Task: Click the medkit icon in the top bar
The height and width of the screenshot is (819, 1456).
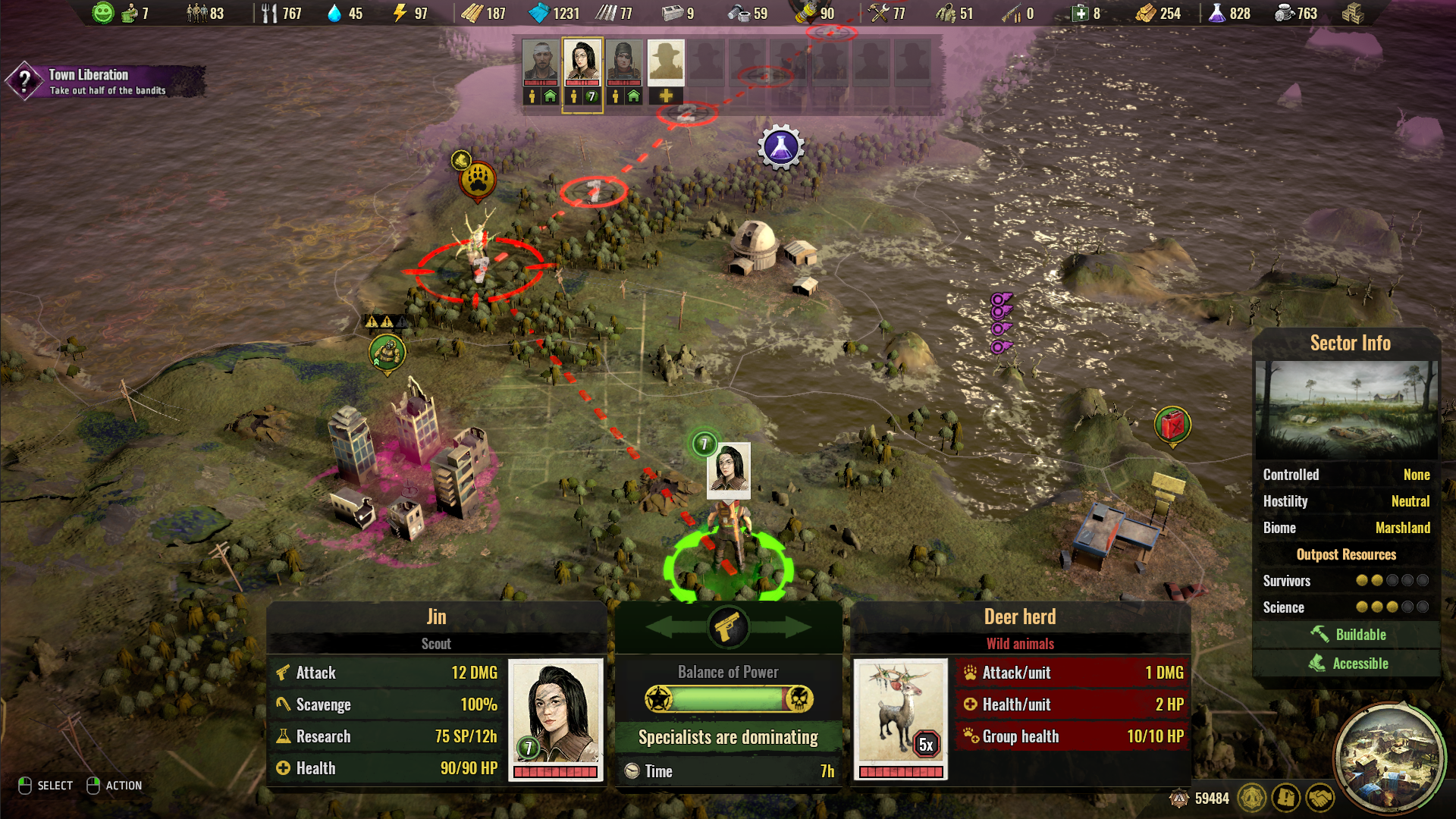Action: [1079, 13]
